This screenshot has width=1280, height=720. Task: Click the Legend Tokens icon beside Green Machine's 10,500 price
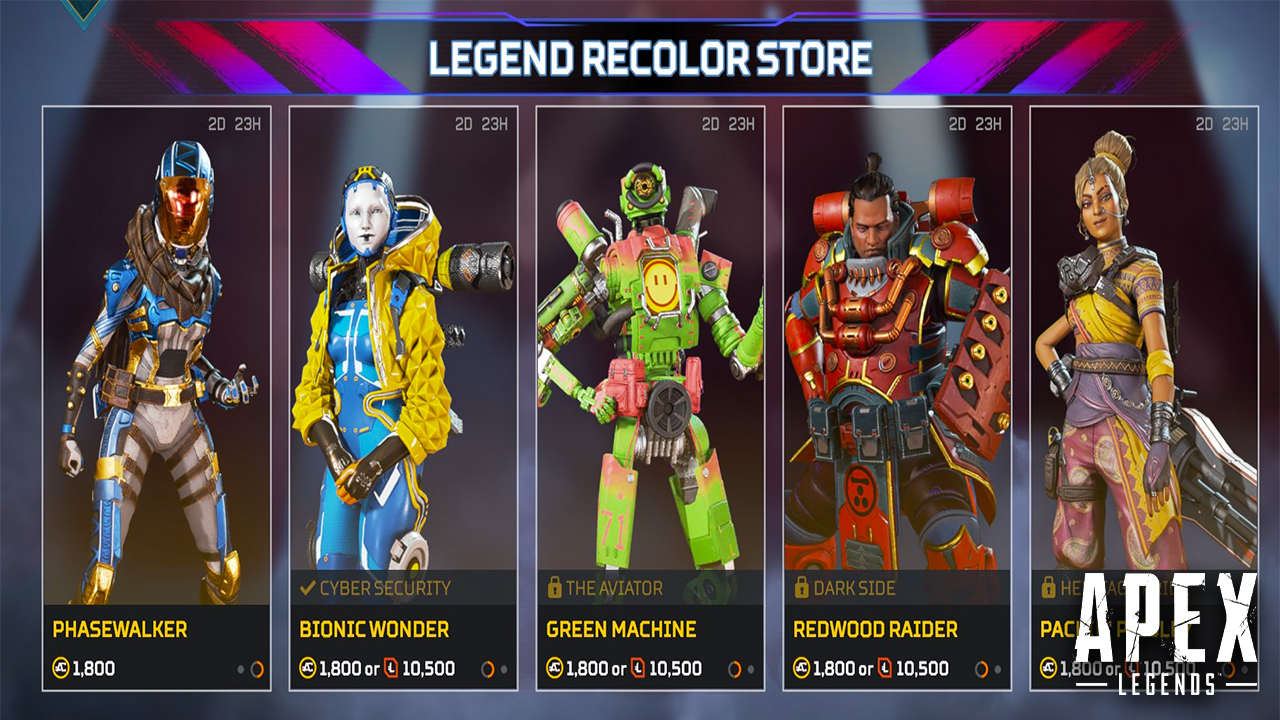point(636,667)
